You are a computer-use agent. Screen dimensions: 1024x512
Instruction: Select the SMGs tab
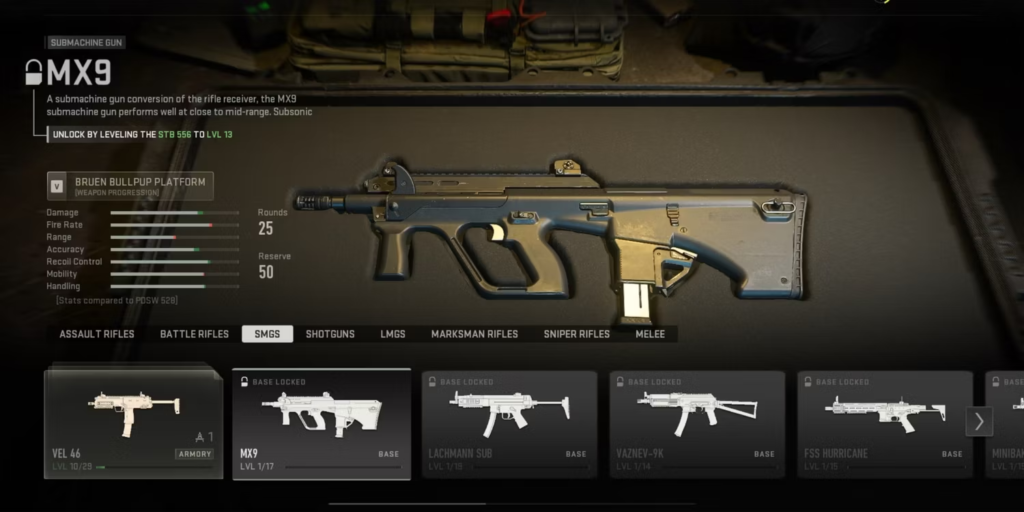click(x=267, y=334)
